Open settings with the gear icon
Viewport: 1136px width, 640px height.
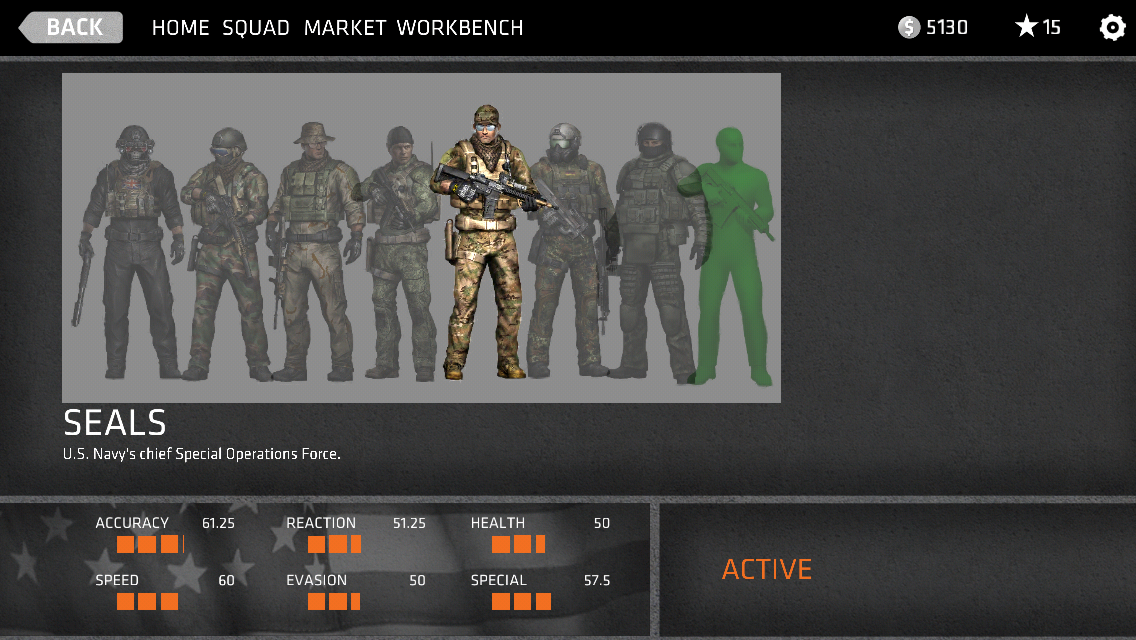click(1112, 27)
